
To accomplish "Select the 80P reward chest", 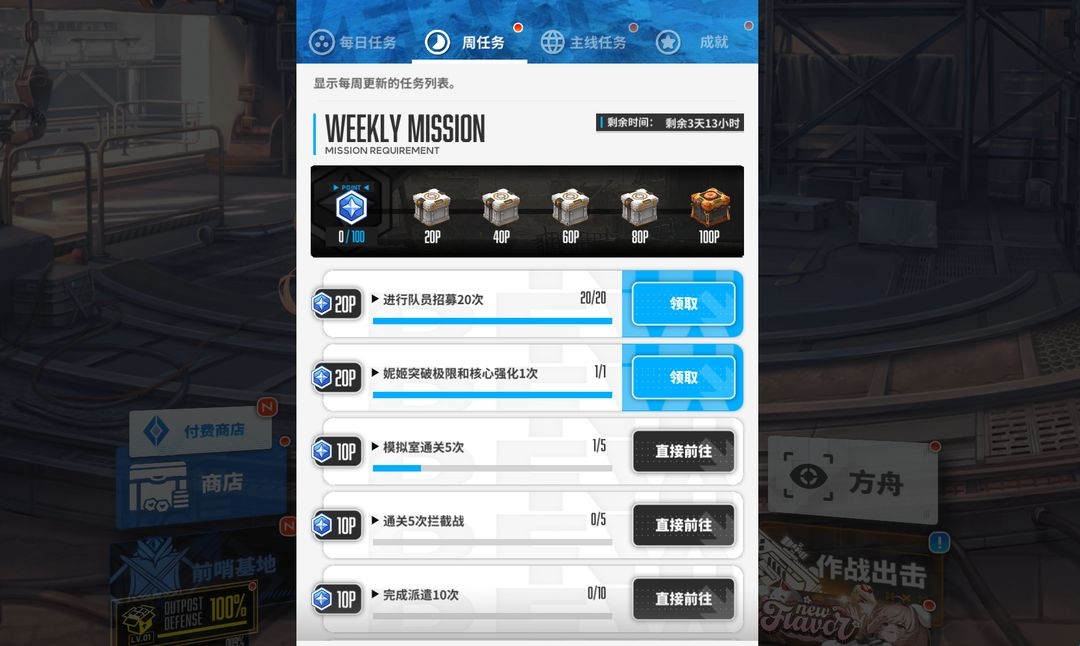I will [x=639, y=209].
